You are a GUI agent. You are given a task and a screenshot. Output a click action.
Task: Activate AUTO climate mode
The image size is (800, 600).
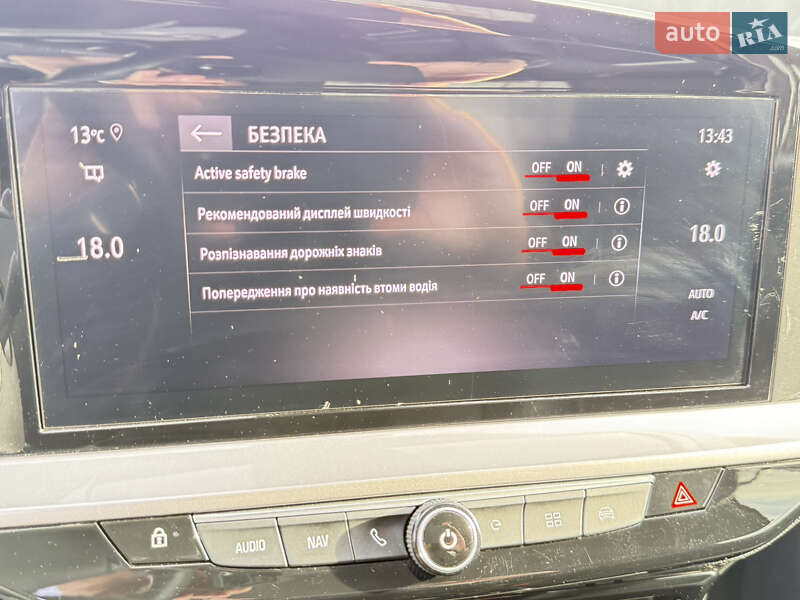pos(701,294)
